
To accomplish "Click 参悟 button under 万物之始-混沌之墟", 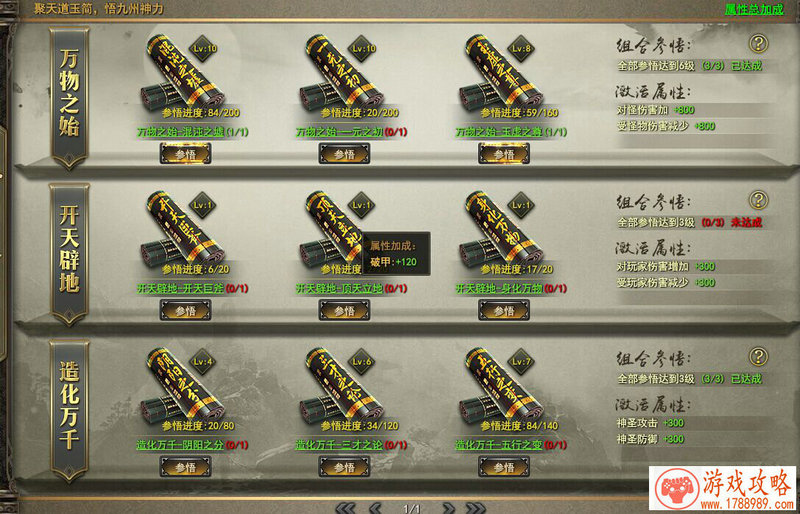I will pos(185,155).
